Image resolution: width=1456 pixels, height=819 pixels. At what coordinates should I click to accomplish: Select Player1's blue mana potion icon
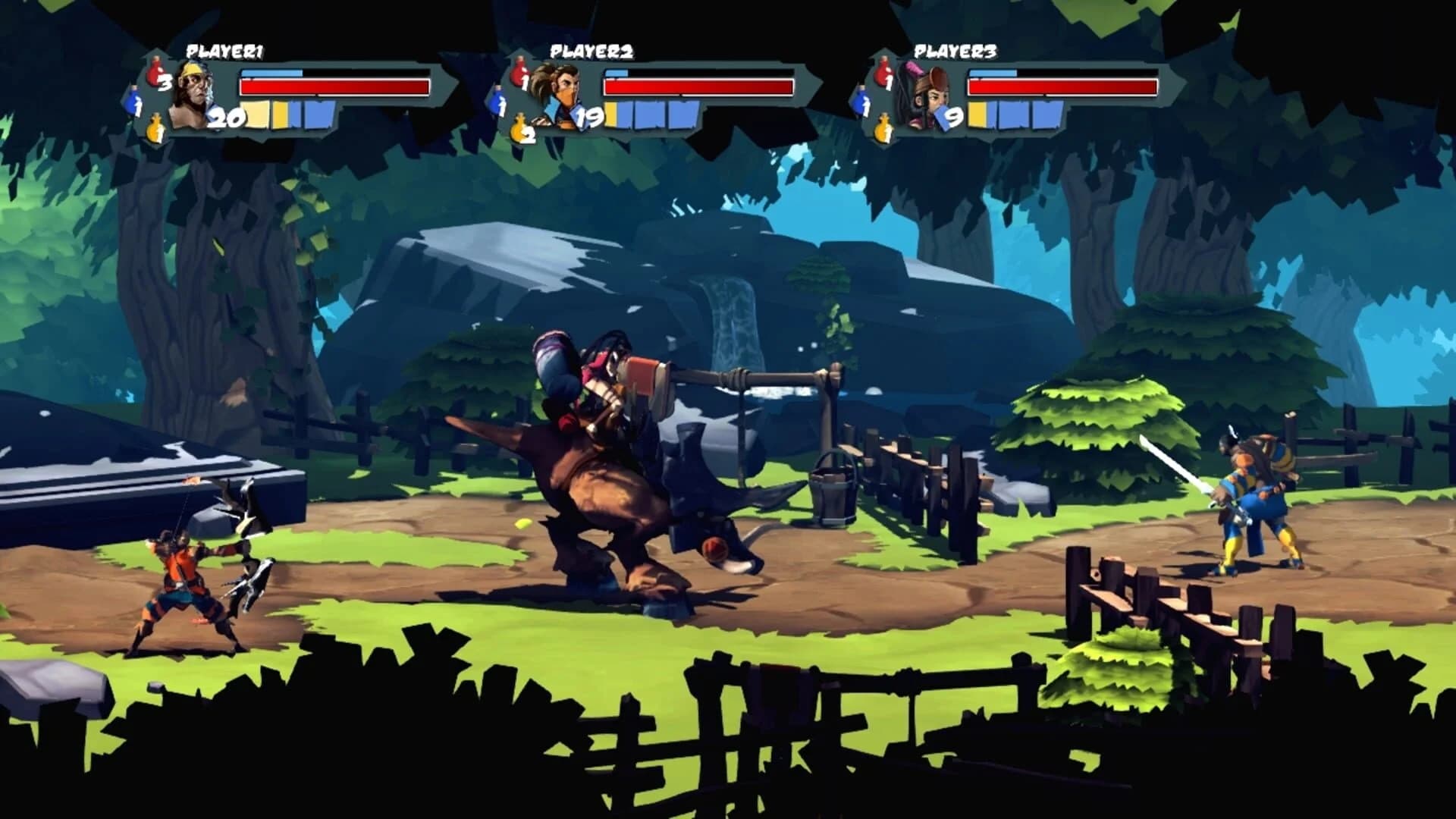click(133, 102)
